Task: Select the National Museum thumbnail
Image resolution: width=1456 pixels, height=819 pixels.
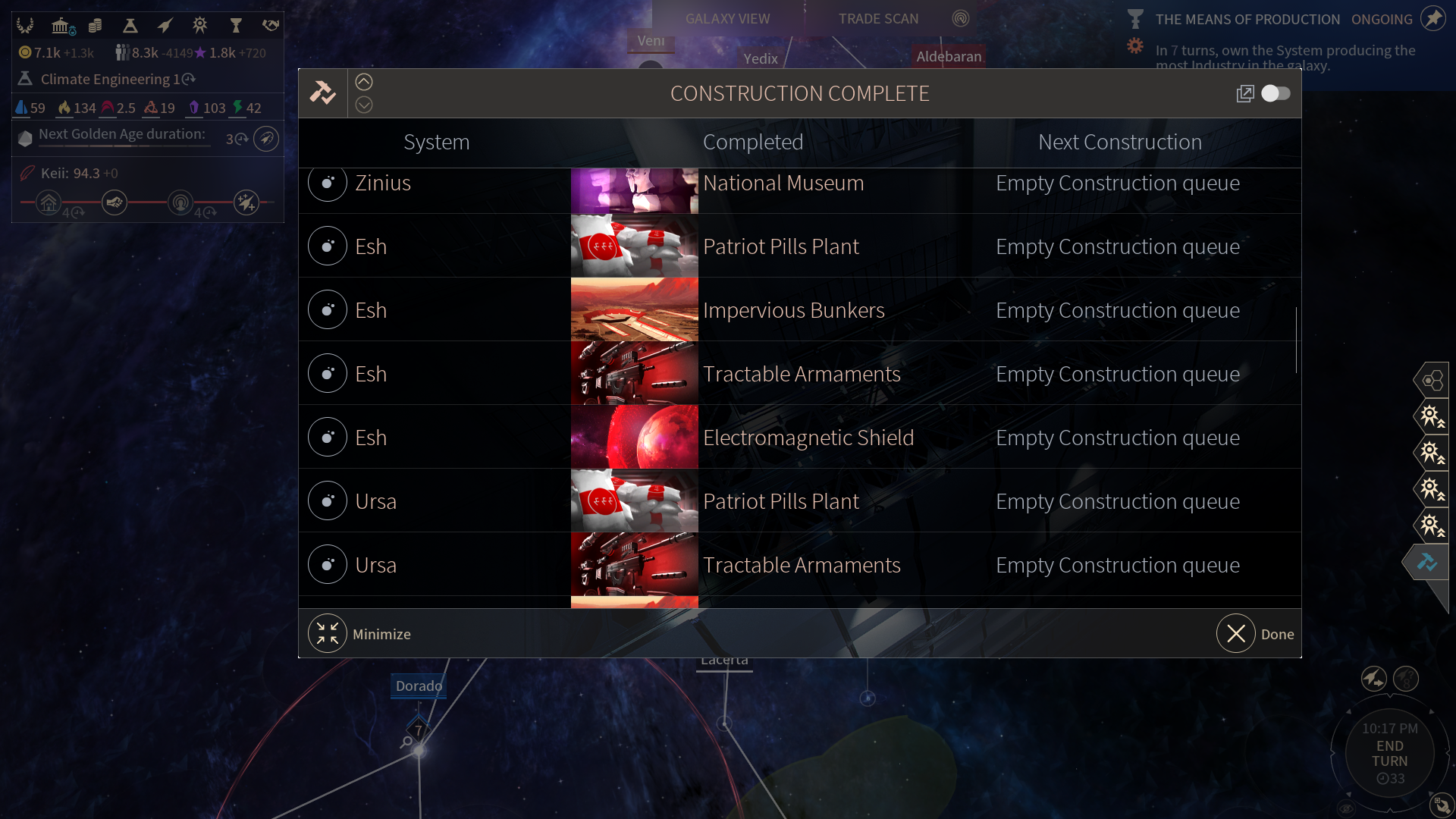Action: [634, 190]
